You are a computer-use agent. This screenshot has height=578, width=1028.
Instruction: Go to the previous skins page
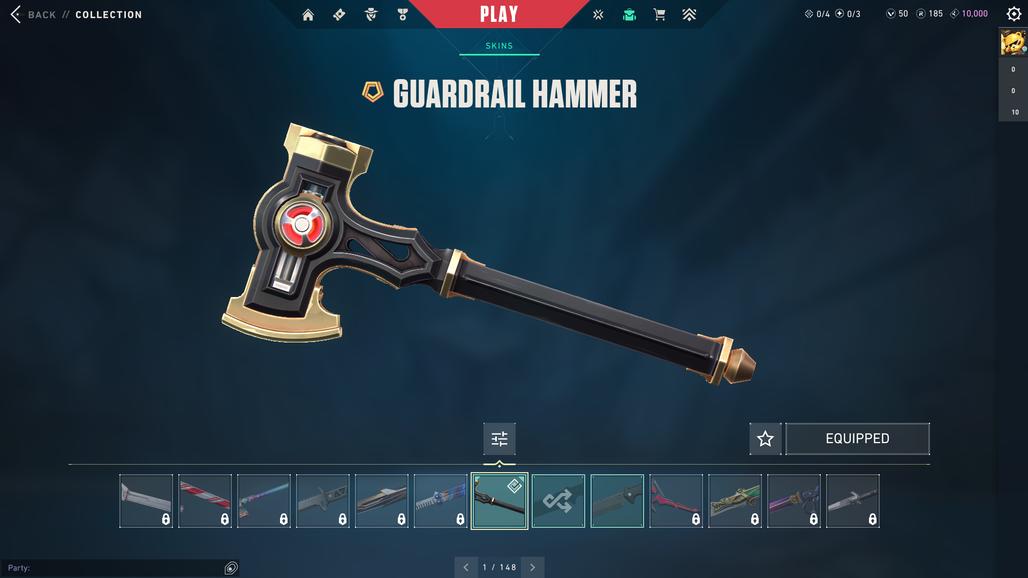tap(466, 567)
